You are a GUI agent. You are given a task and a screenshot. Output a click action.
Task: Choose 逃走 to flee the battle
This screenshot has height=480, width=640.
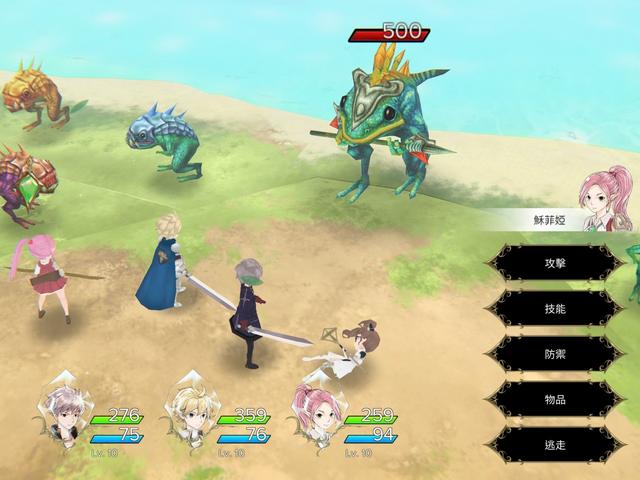pos(555,444)
